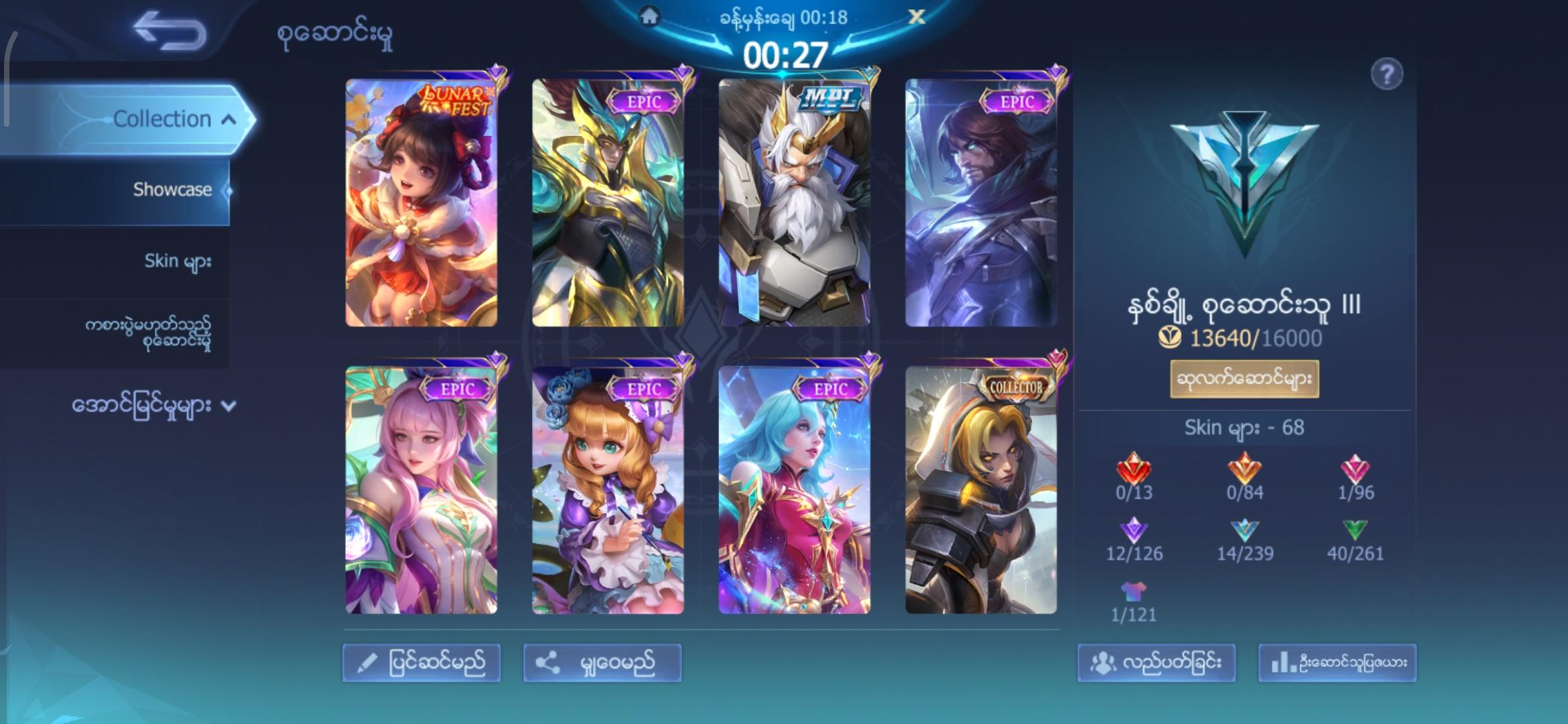Screen dimensions: 1568x724
Task: Click the visitors button with people icon
Action: click(x=1156, y=663)
